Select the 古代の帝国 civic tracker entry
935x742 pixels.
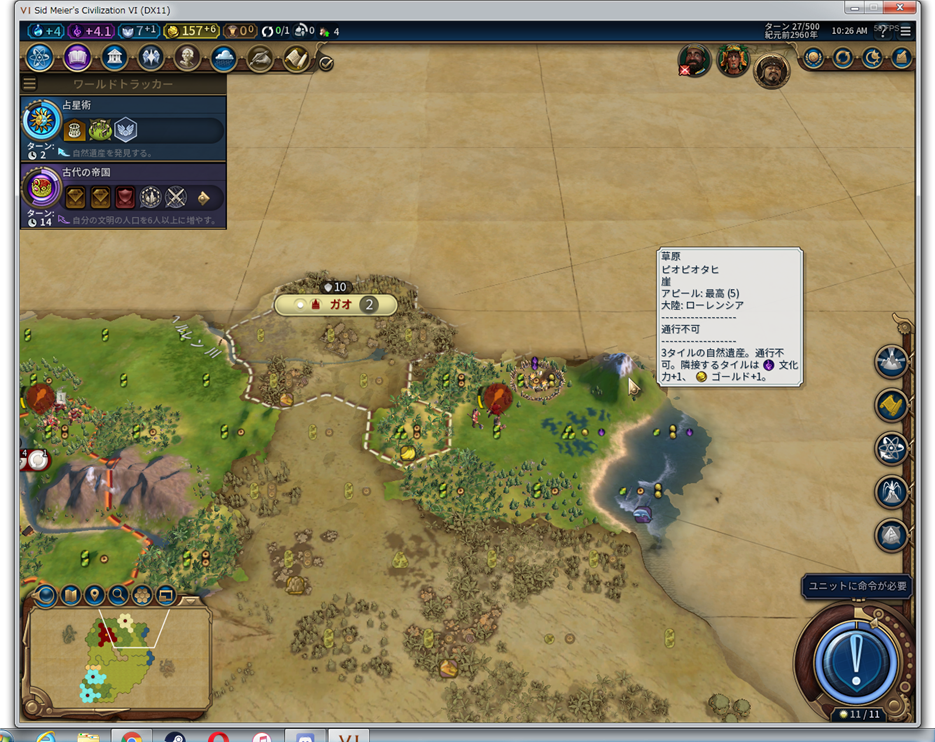[x=122, y=196]
